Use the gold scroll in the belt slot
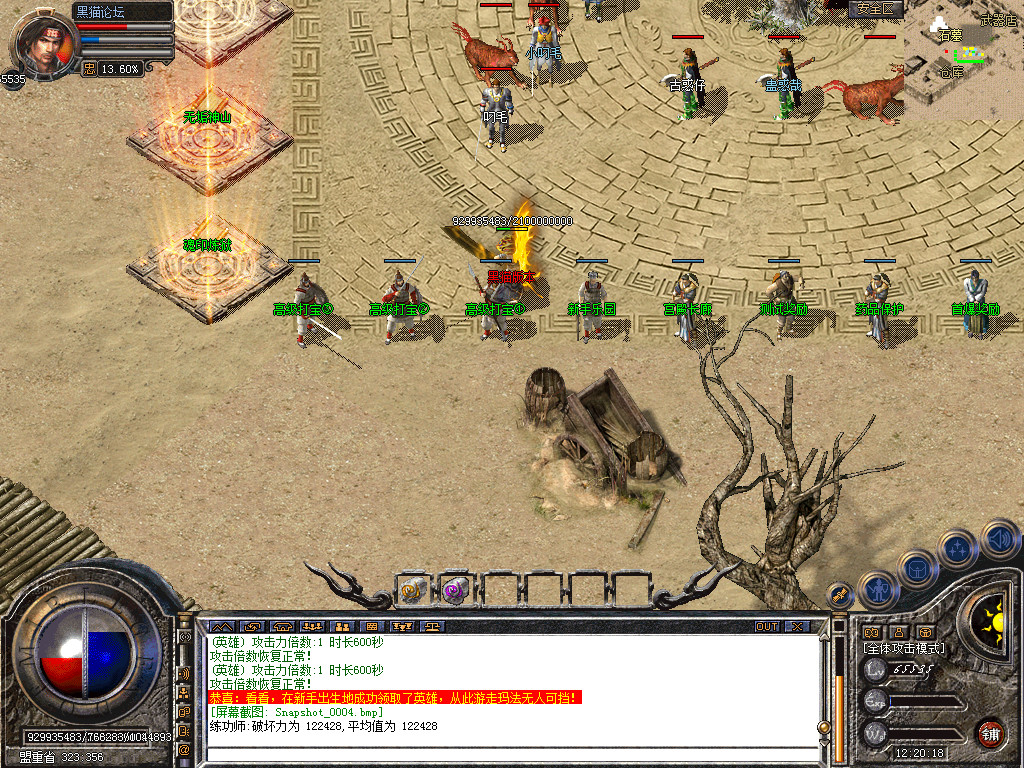The height and width of the screenshot is (768, 1024). 413,590
